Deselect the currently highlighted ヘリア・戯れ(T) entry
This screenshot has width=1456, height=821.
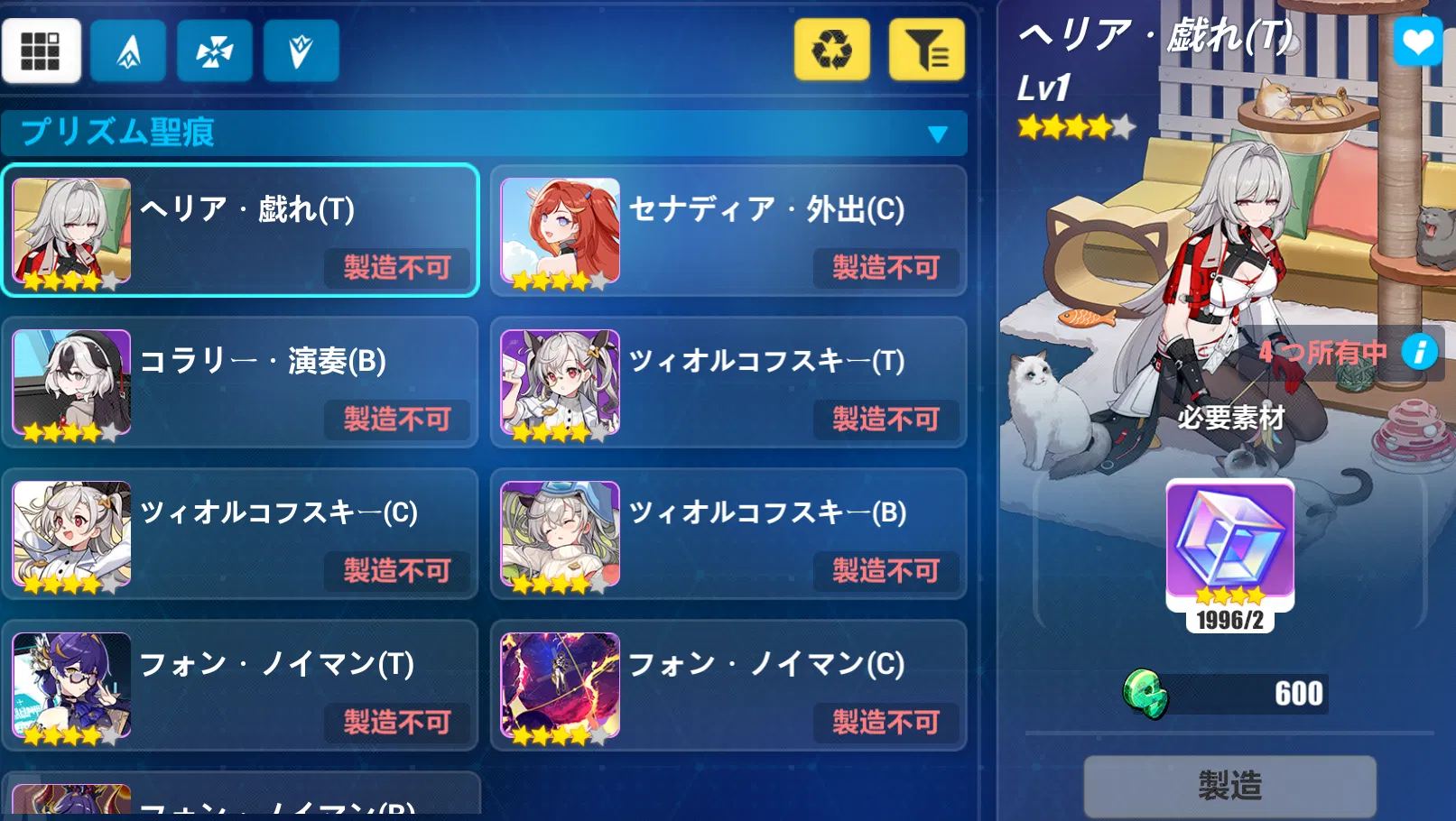click(x=239, y=232)
